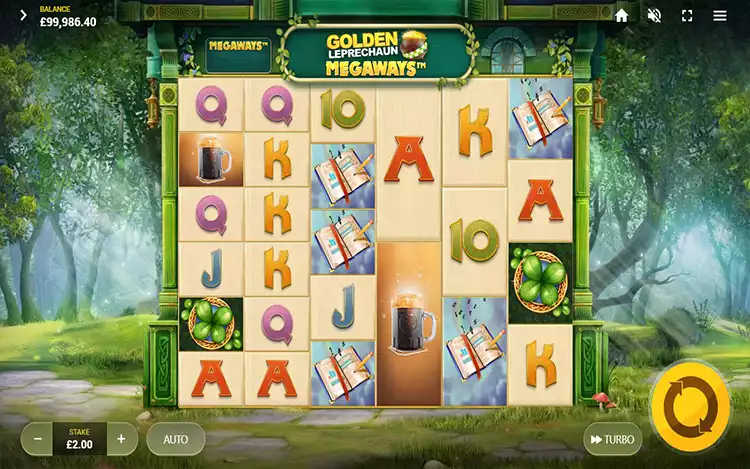Enable Turbo mode
Screen dimensions: 750x469
(611, 439)
